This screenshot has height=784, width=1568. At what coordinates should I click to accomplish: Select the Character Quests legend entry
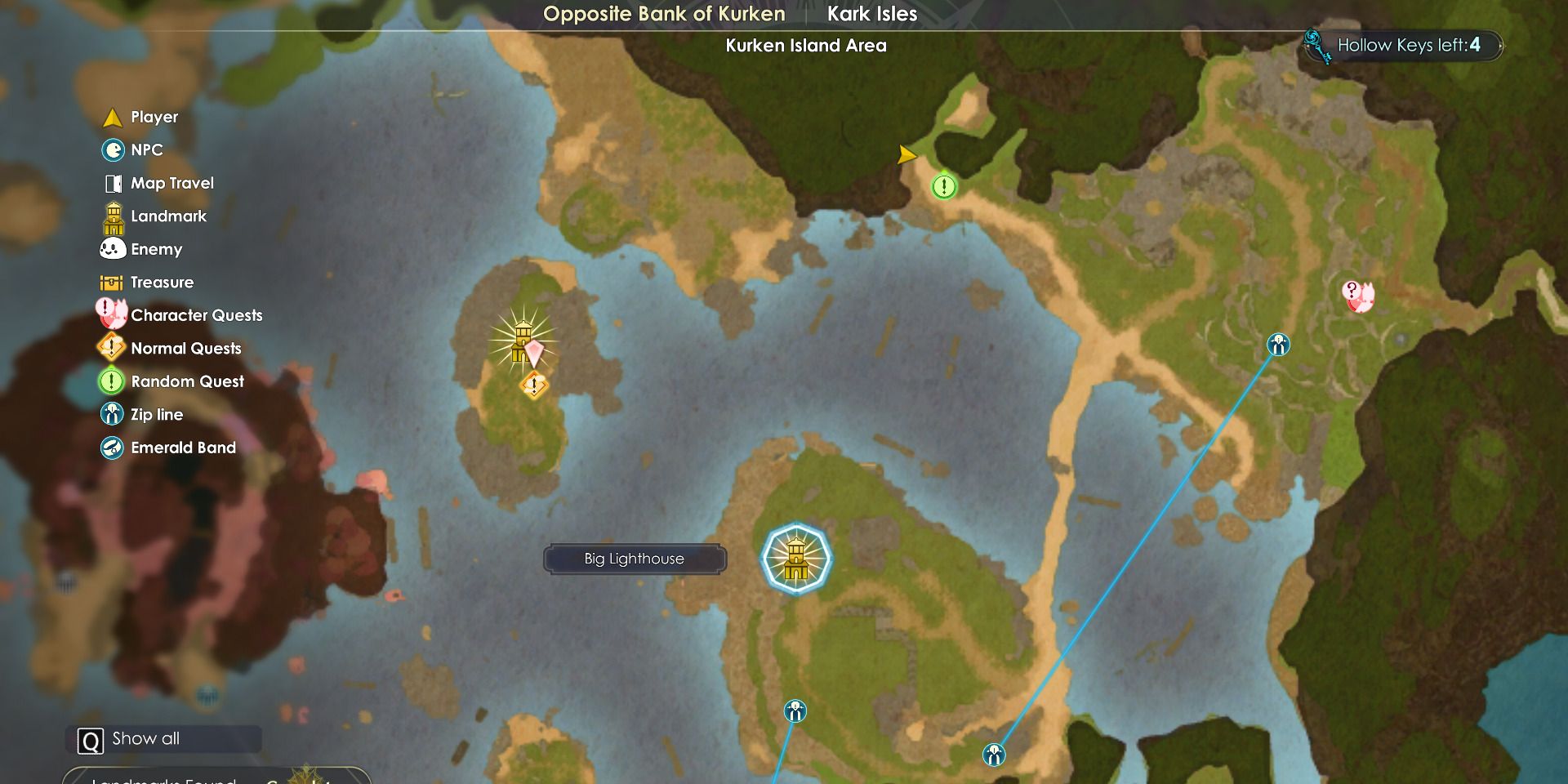coord(196,315)
